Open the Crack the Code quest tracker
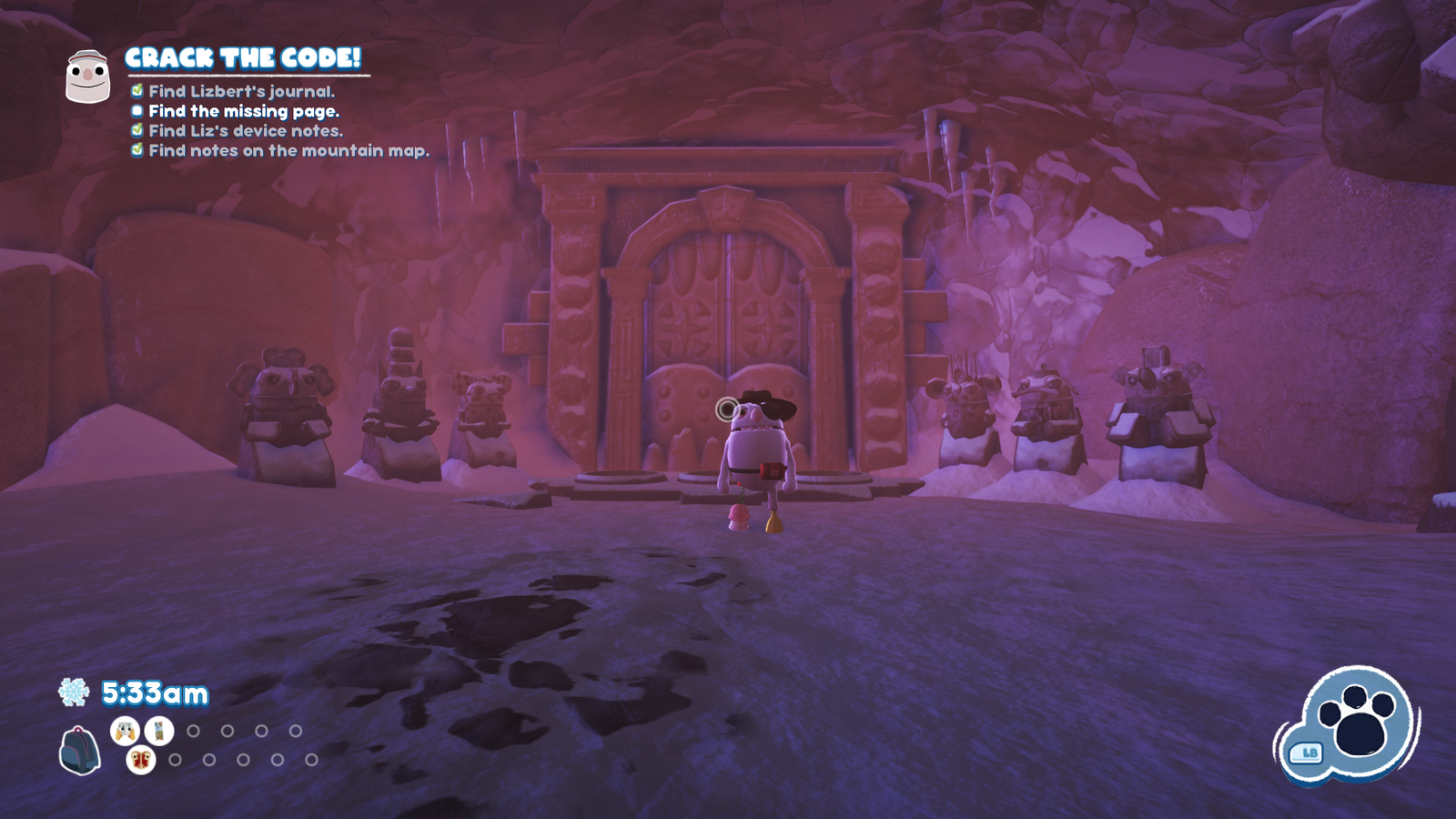The width and height of the screenshot is (1456, 819). [243, 58]
